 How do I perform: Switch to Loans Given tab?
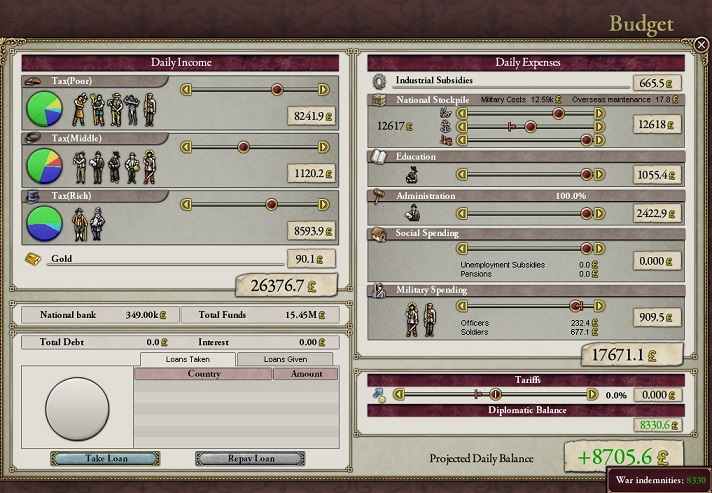[285, 359]
